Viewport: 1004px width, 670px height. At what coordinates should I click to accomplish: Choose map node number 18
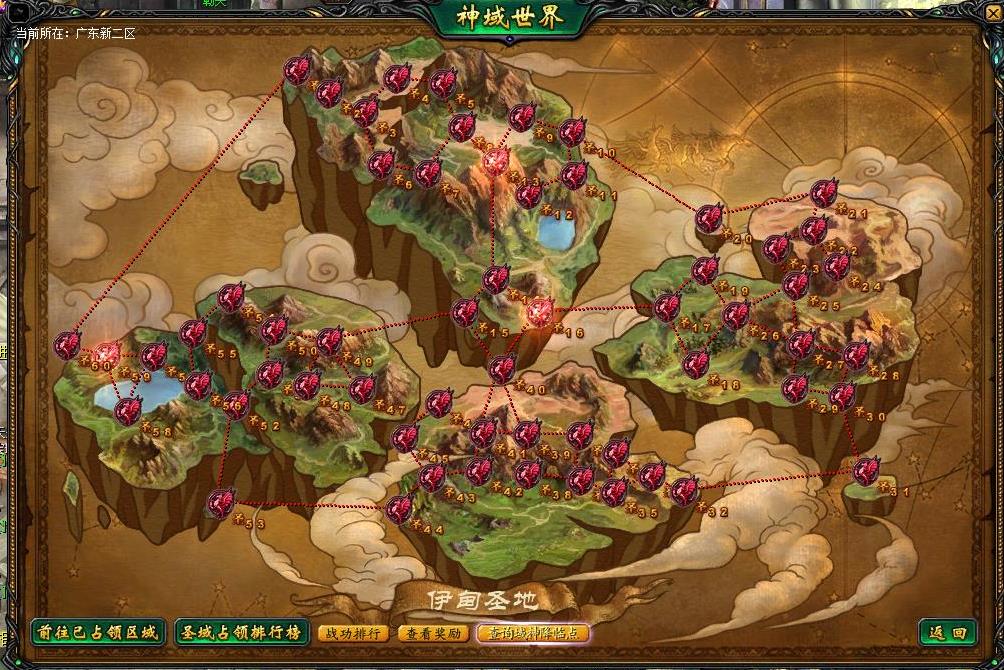(x=696, y=363)
